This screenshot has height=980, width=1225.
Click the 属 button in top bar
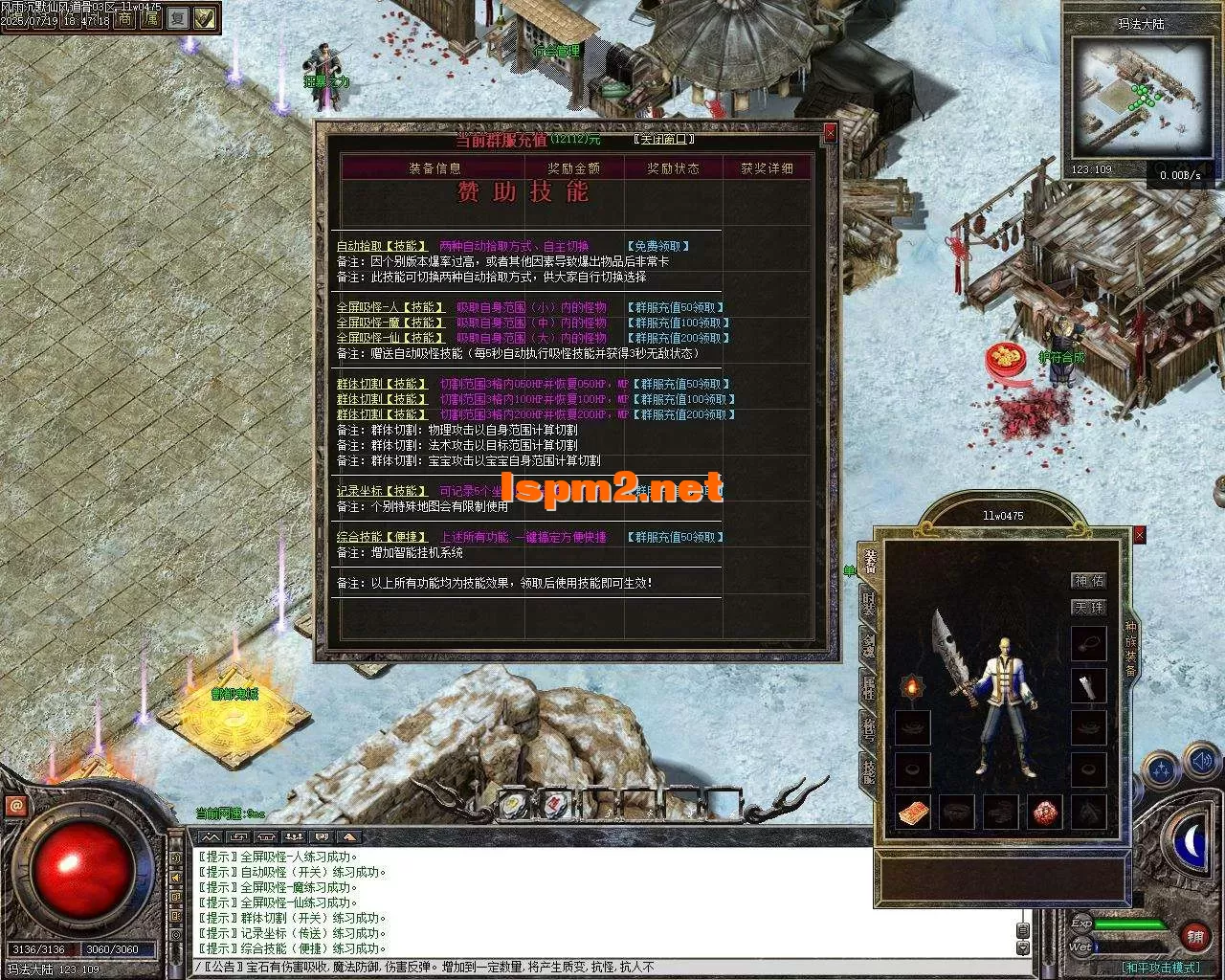[x=151, y=17]
